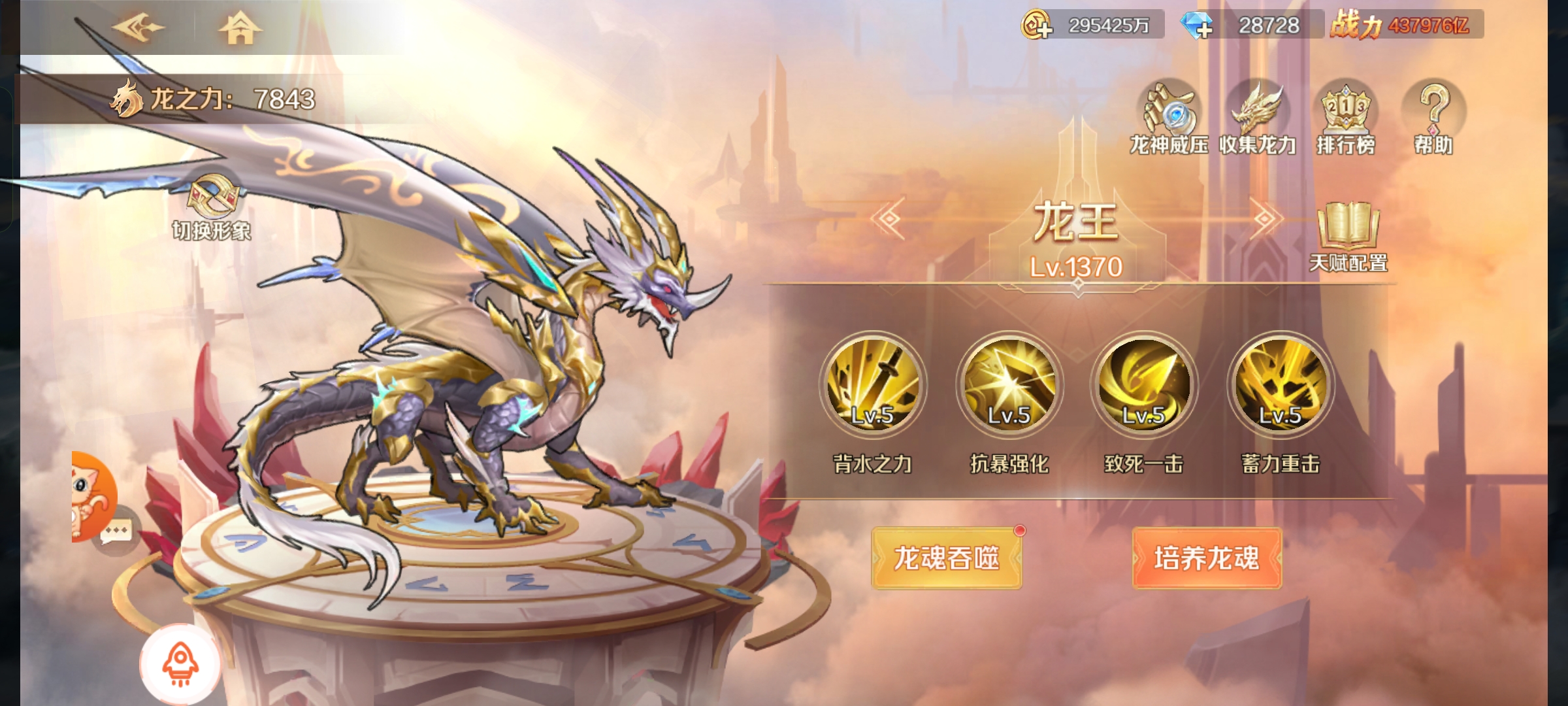
Task: Tap 切换形象 to switch dragon appearance
Action: click(211, 204)
